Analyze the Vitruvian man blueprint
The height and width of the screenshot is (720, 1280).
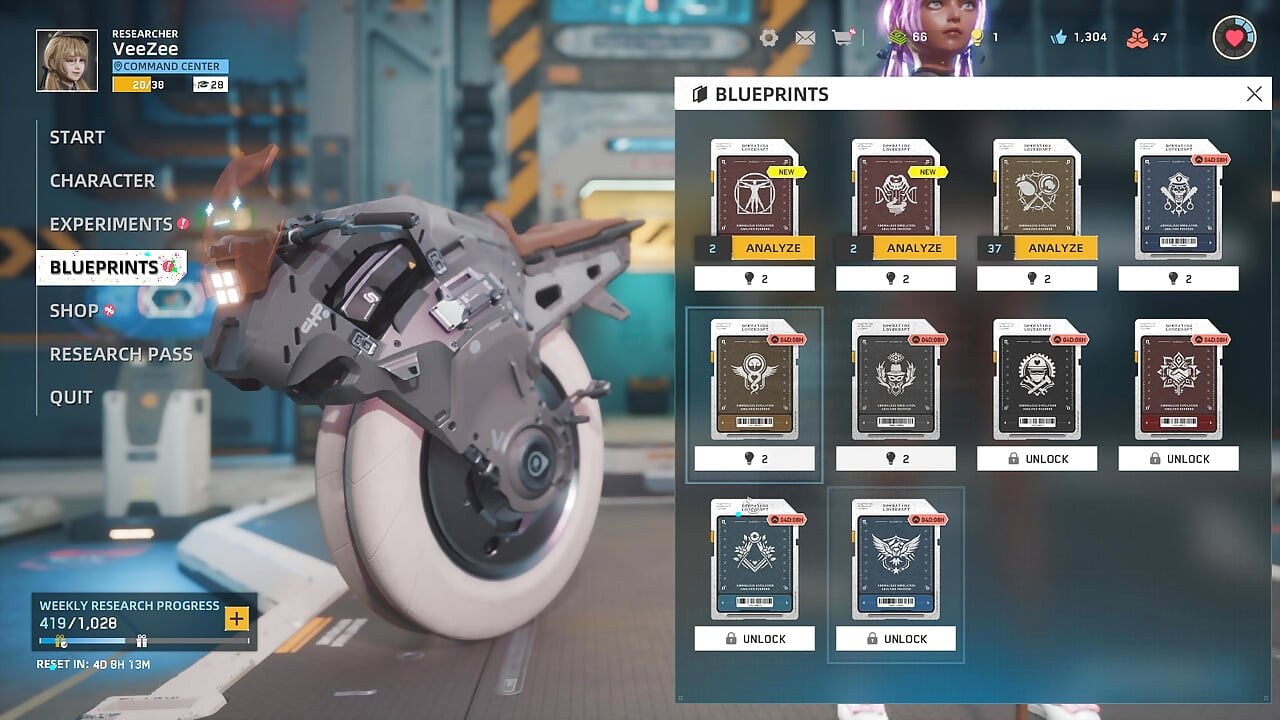pyautogui.click(x=772, y=248)
